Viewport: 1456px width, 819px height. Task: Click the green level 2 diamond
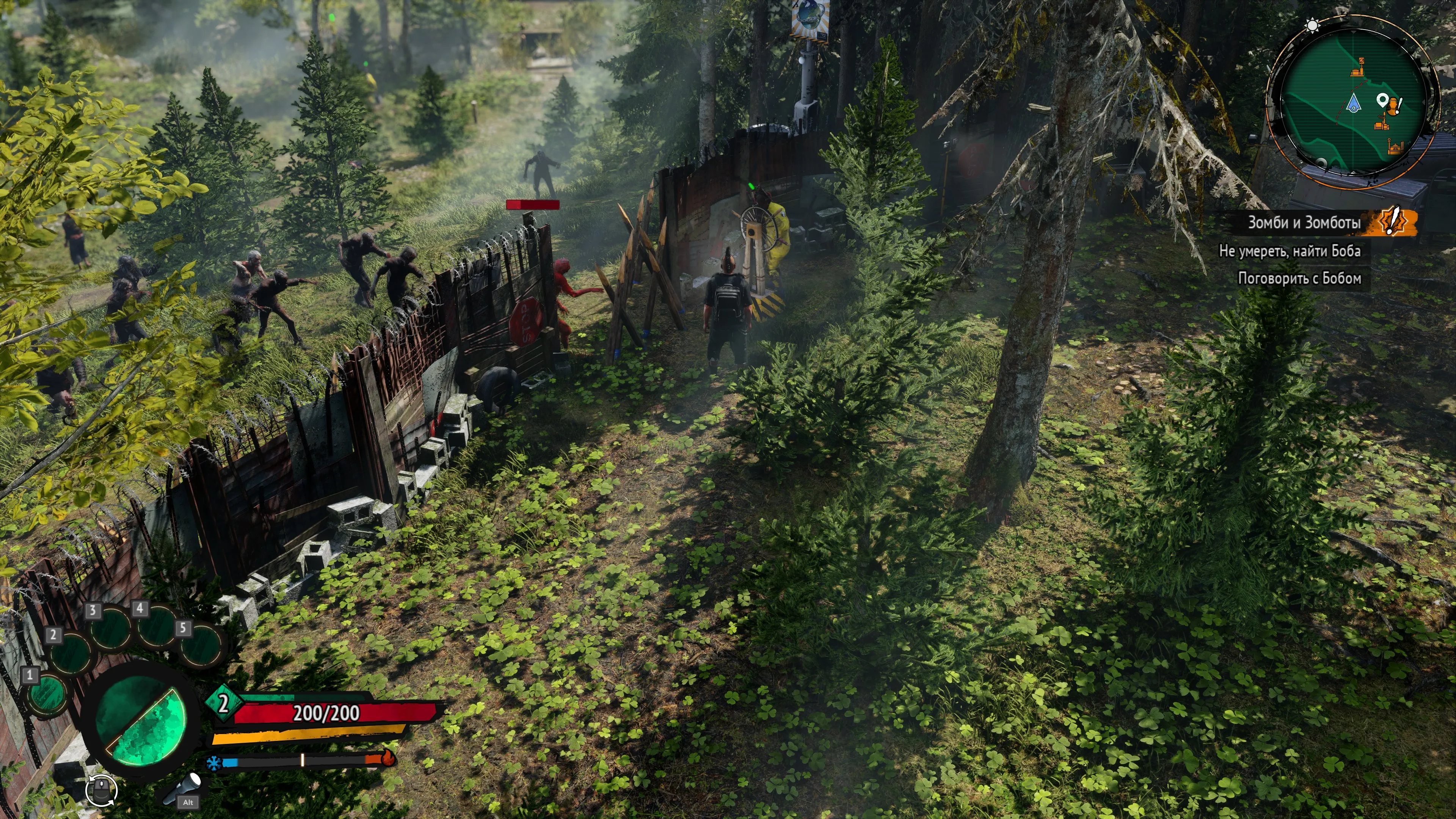coord(223,703)
